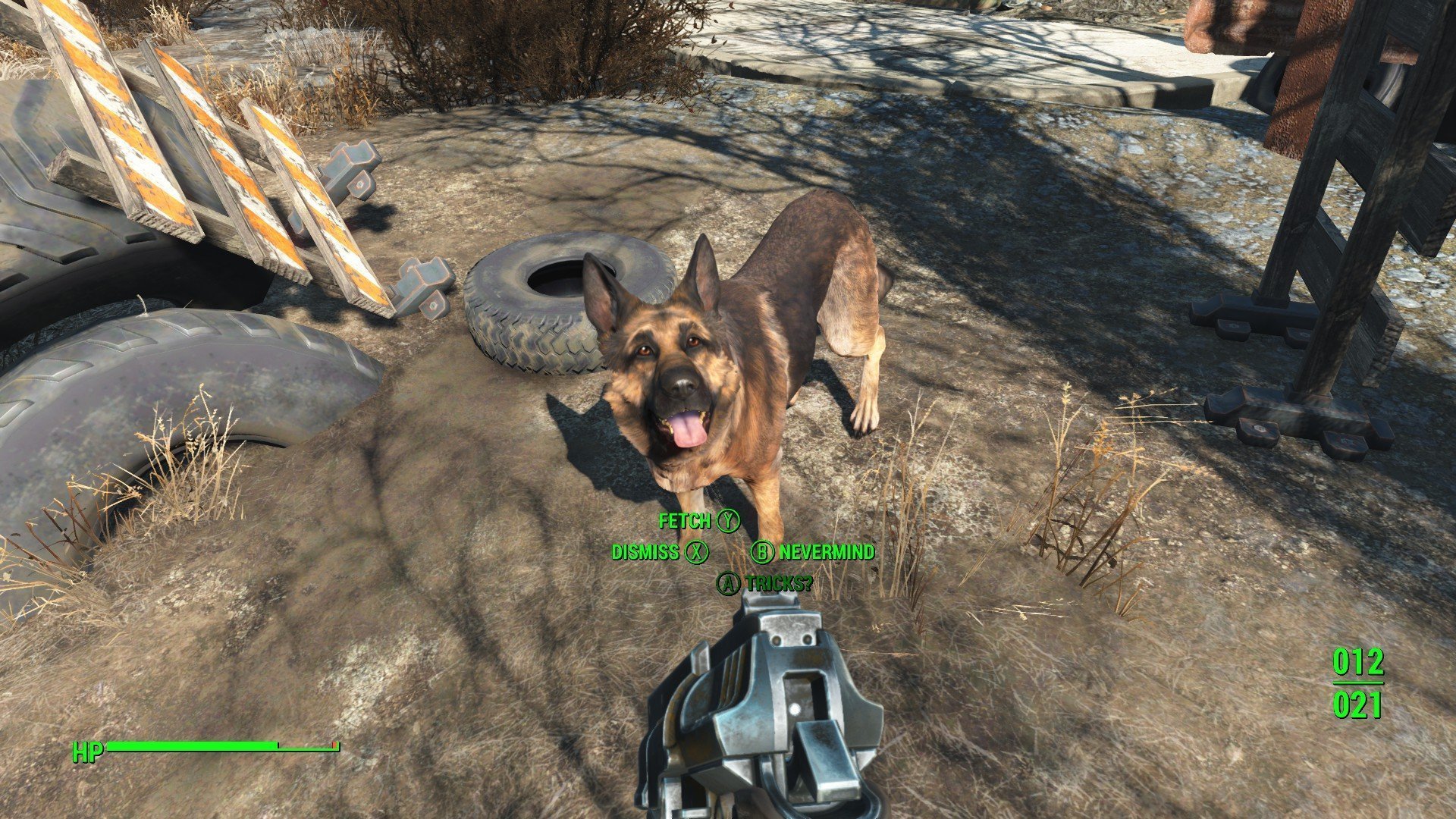The image size is (1456, 819).
Task: Select the circled X beside DISMISS
Action: [x=695, y=553]
